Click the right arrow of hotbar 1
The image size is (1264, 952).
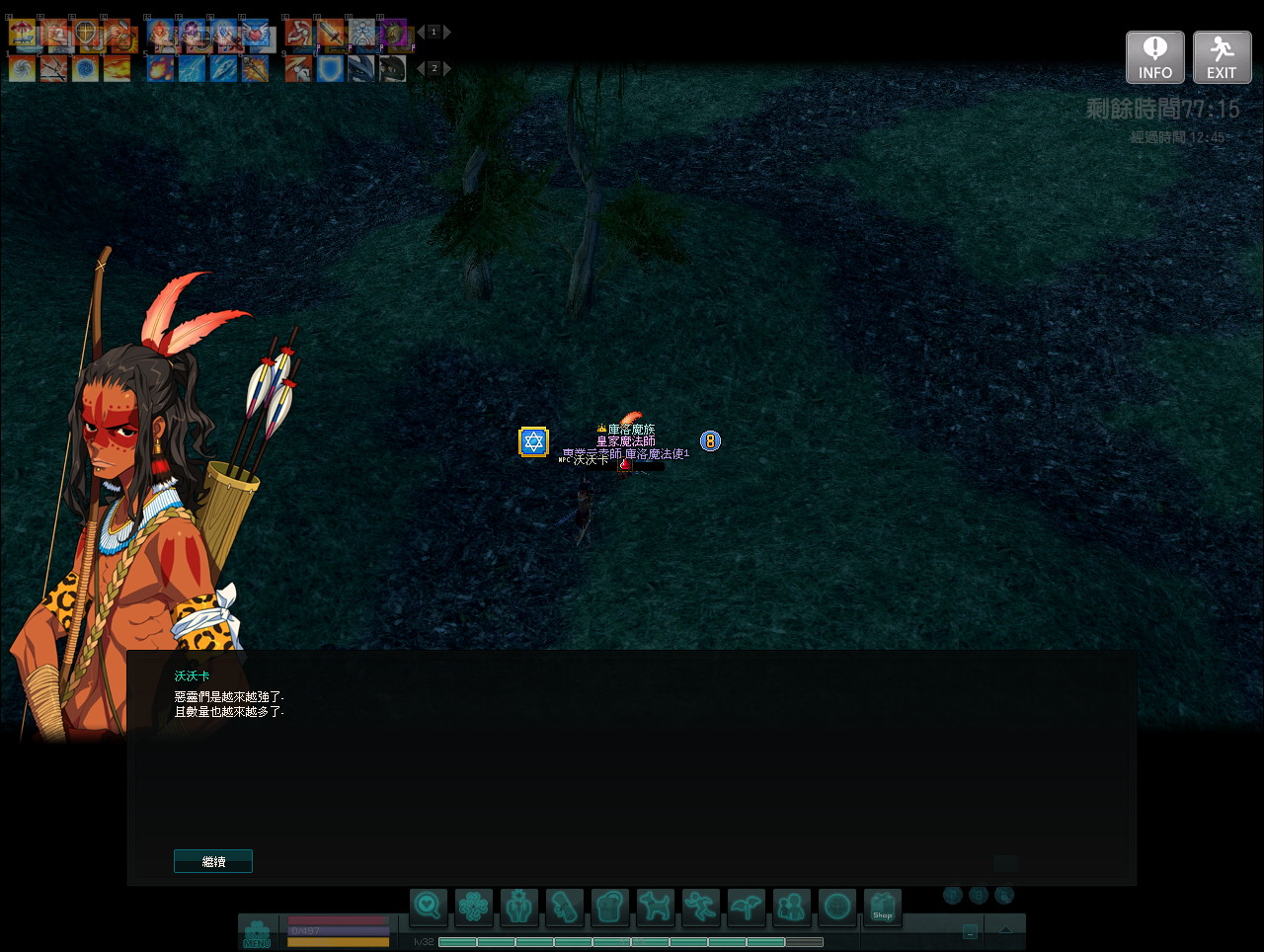pos(447,33)
